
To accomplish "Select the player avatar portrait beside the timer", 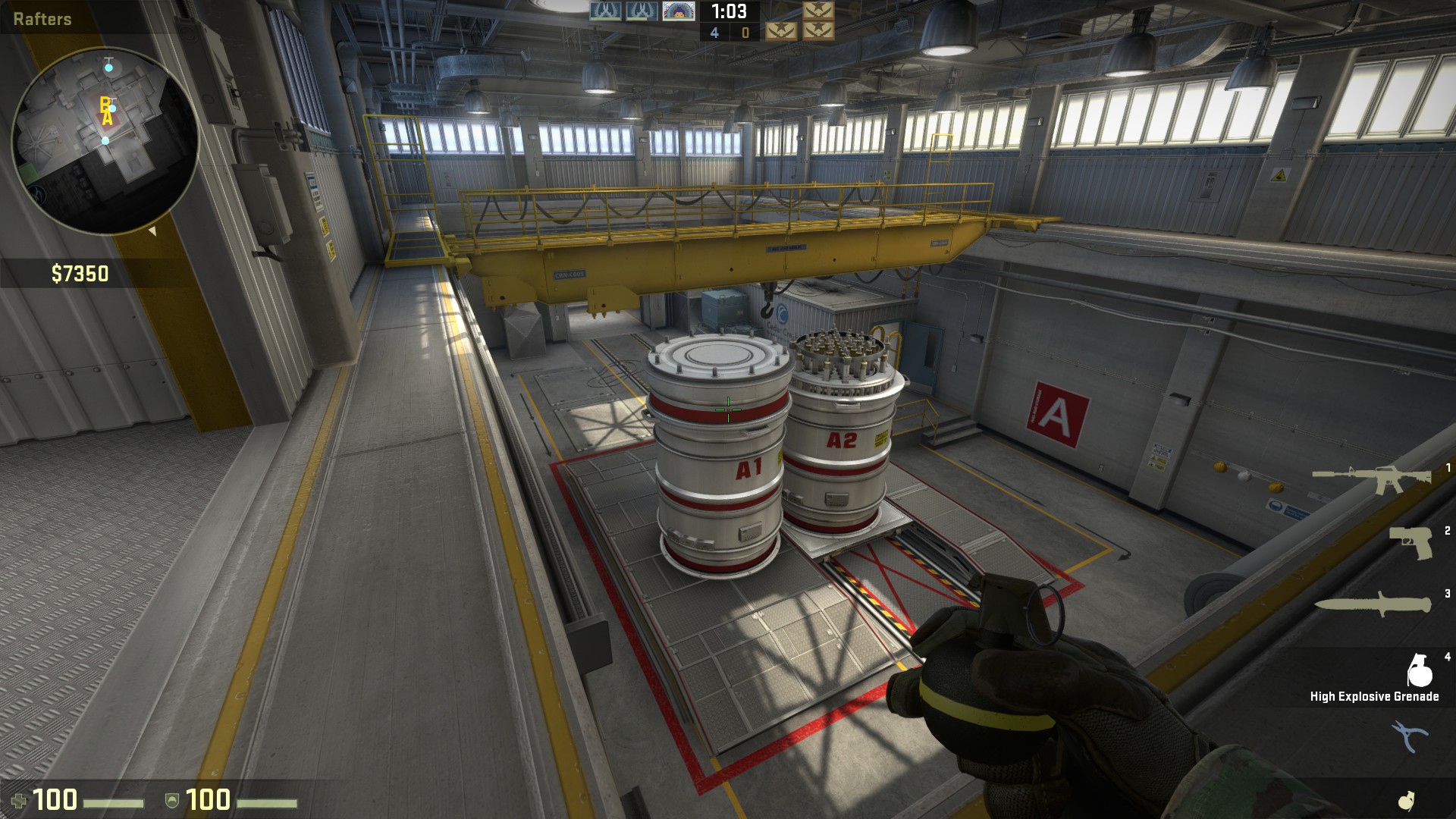I will [x=678, y=11].
